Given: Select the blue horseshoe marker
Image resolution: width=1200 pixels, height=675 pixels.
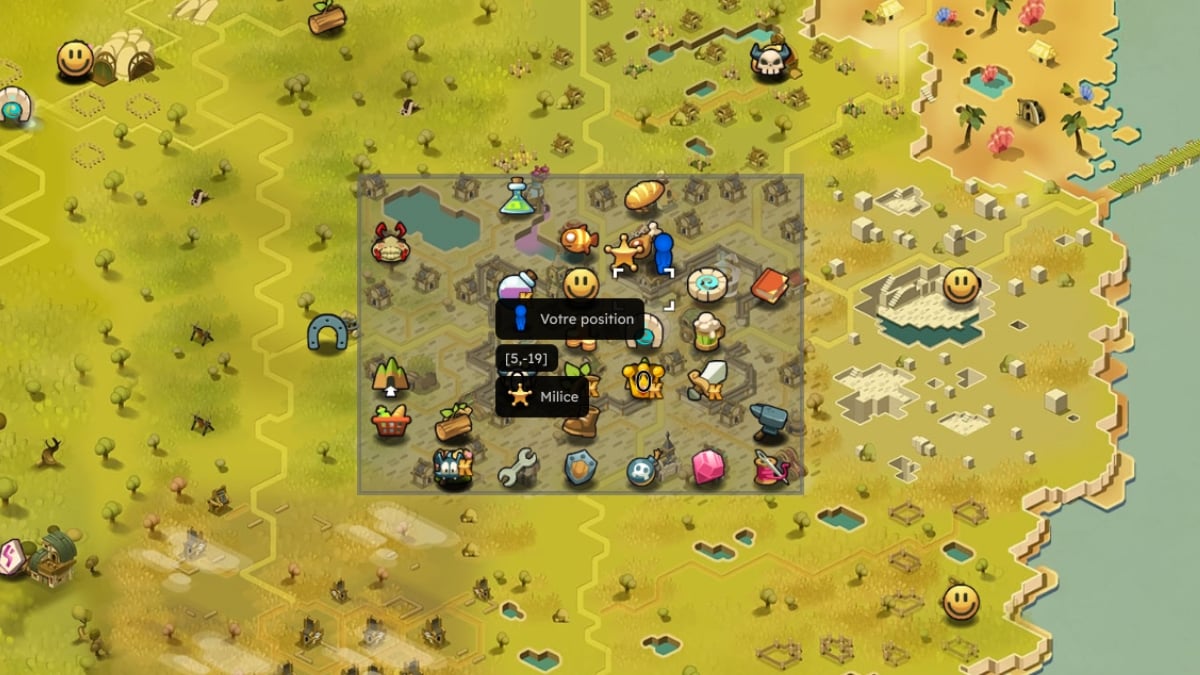Looking at the screenshot, I should [326, 333].
